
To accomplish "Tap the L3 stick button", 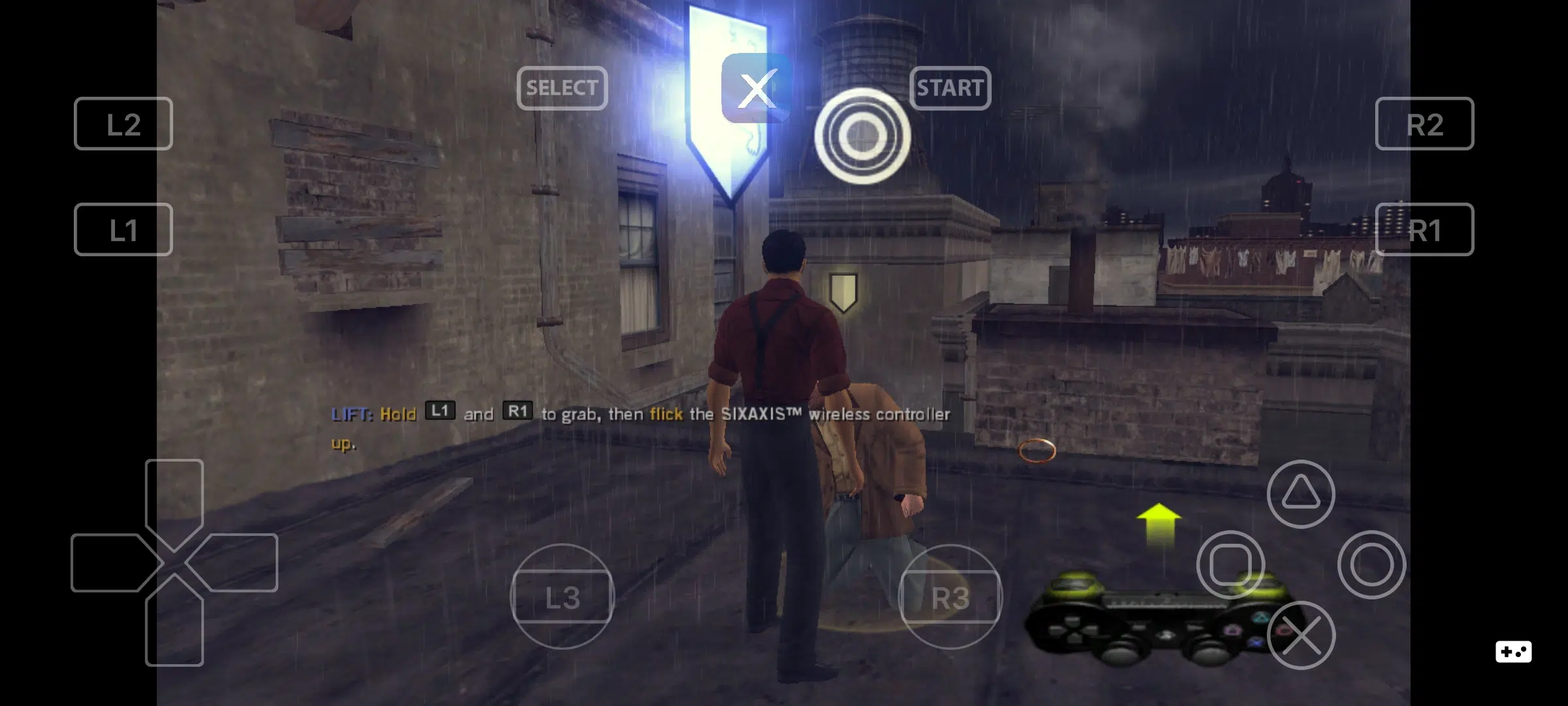I will coord(564,596).
